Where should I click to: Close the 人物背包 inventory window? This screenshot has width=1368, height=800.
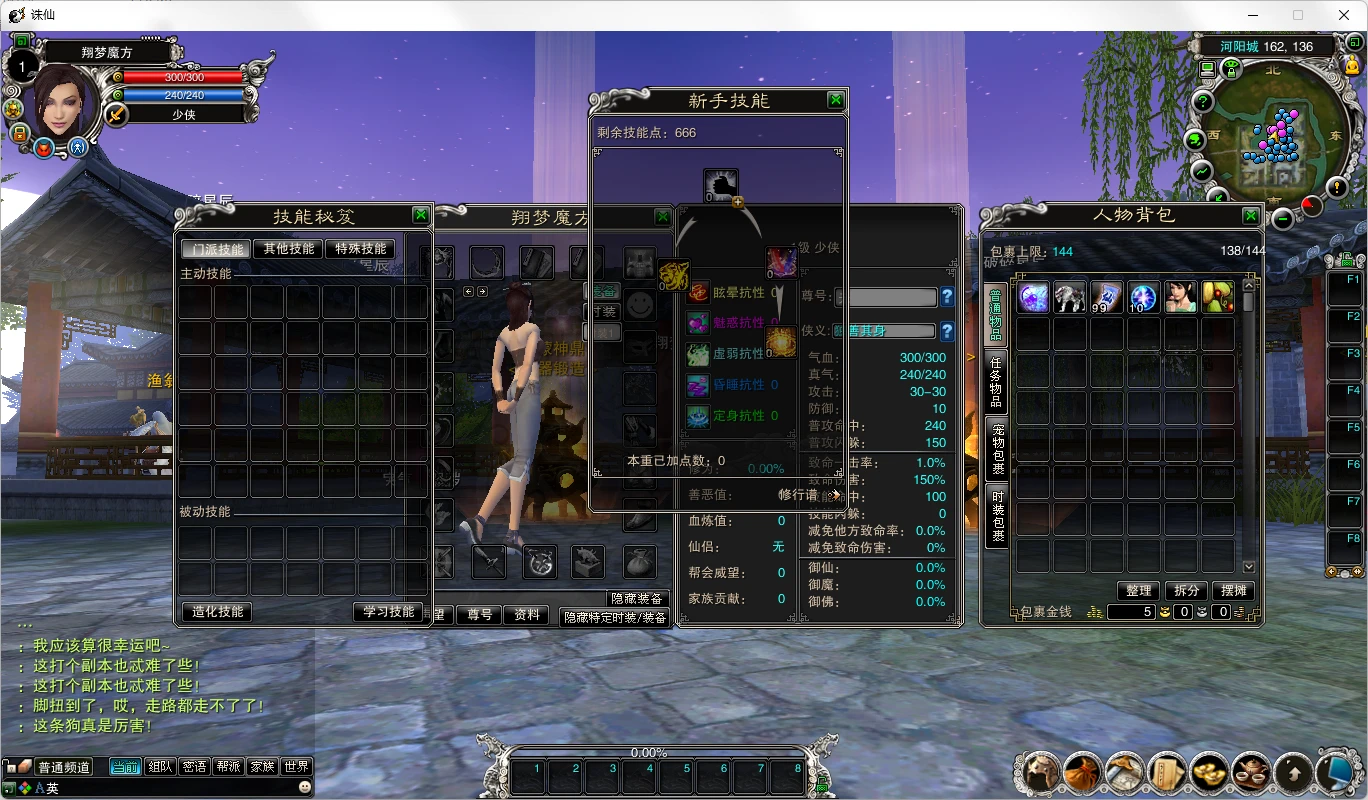pyautogui.click(x=1251, y=215)
